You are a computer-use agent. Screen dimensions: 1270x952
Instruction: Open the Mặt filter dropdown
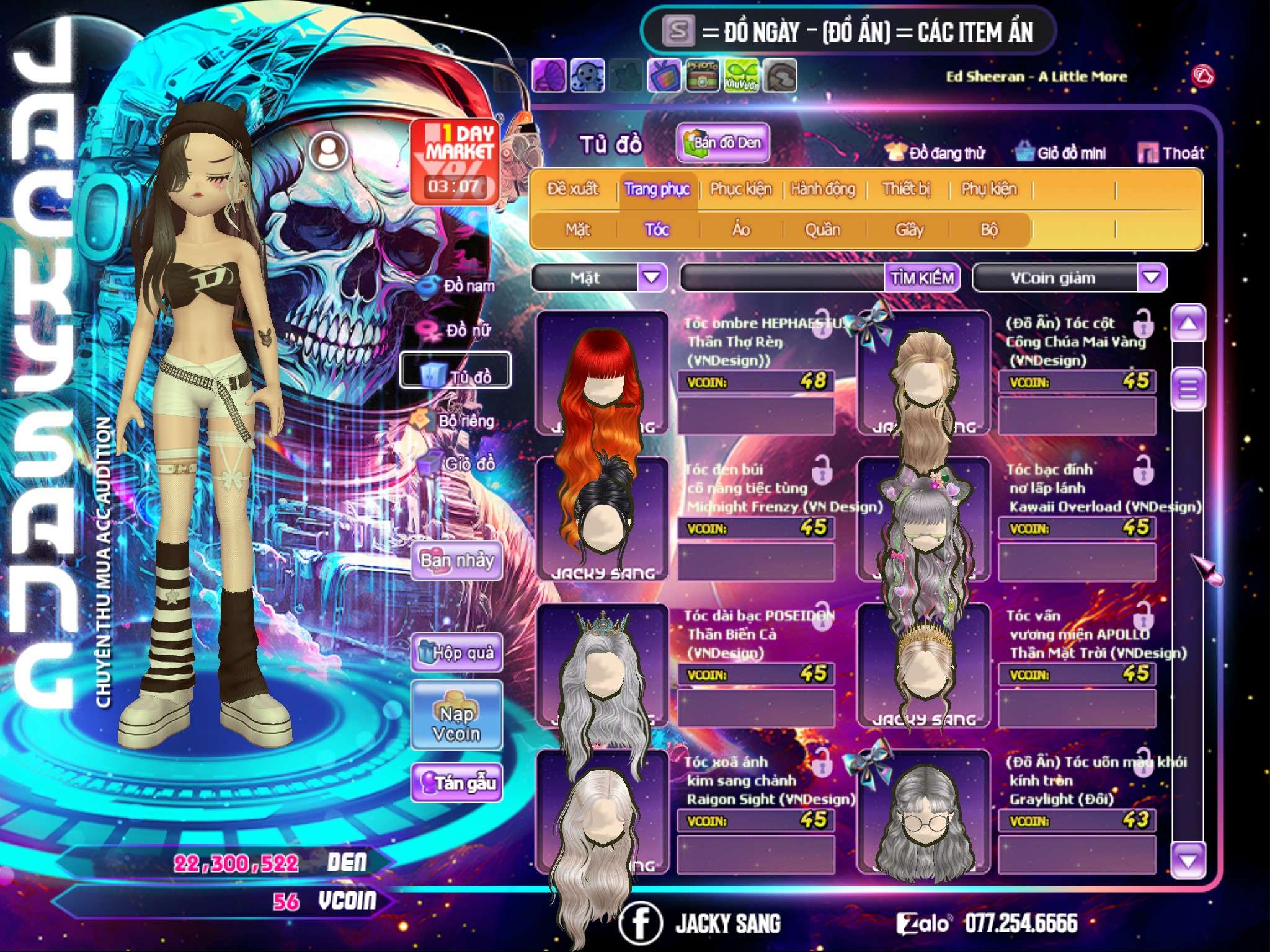point(652,277)
